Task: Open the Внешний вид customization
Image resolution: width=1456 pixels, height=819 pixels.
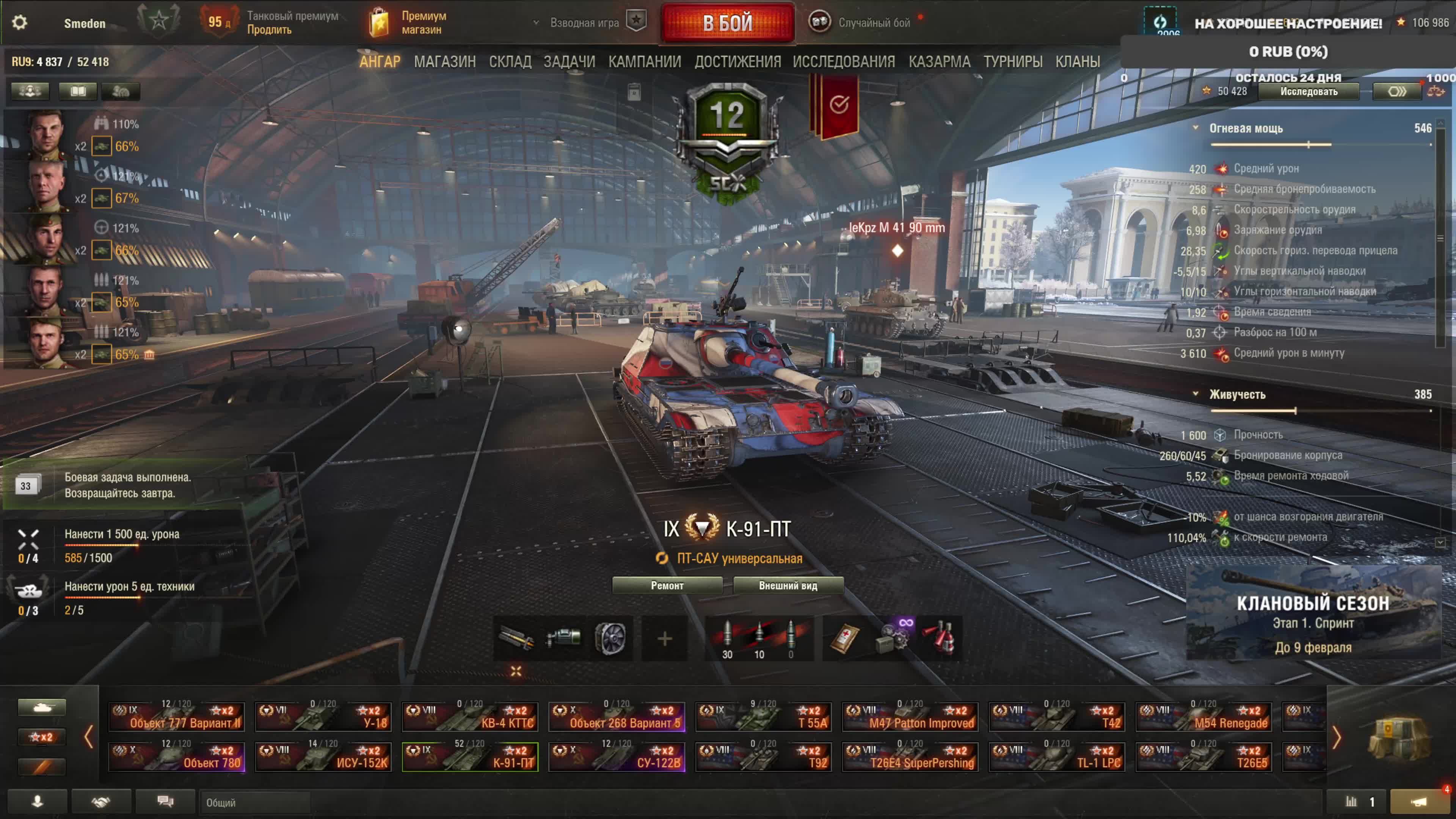Action: click(788, 585)
